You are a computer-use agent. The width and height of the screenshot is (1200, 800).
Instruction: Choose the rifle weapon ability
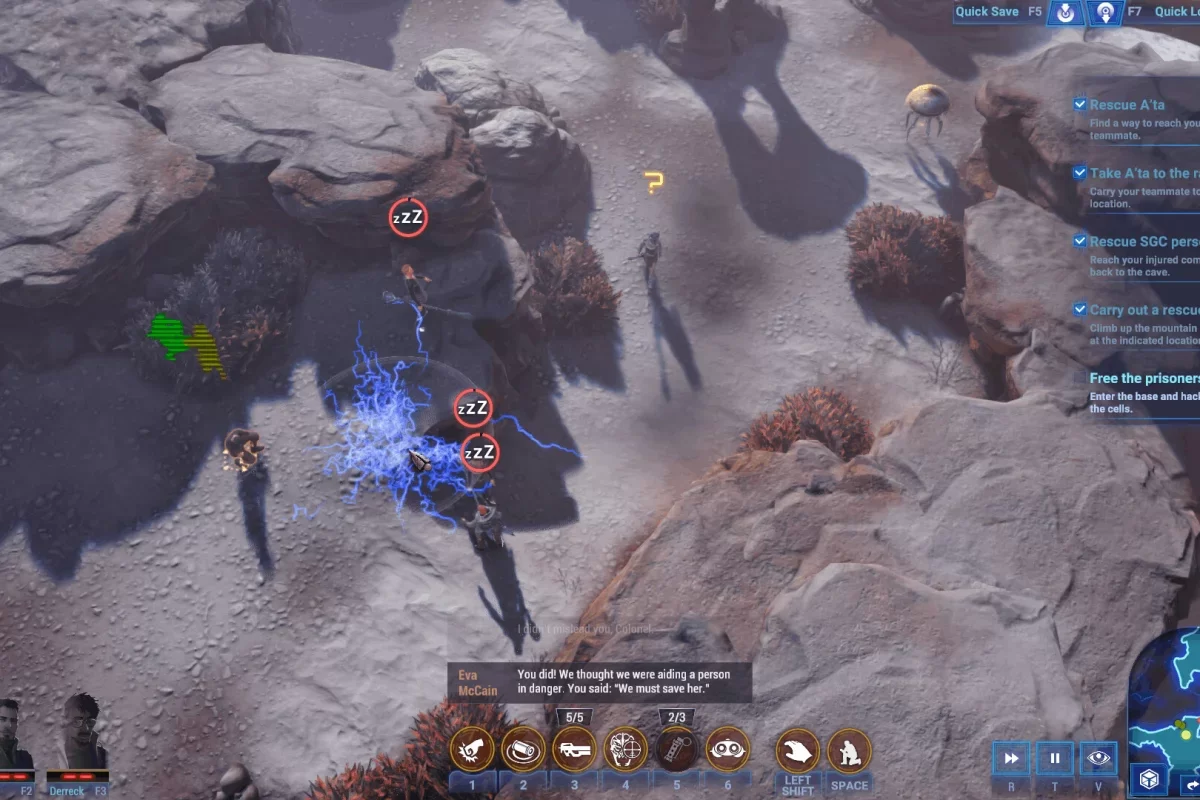[574, 749]
